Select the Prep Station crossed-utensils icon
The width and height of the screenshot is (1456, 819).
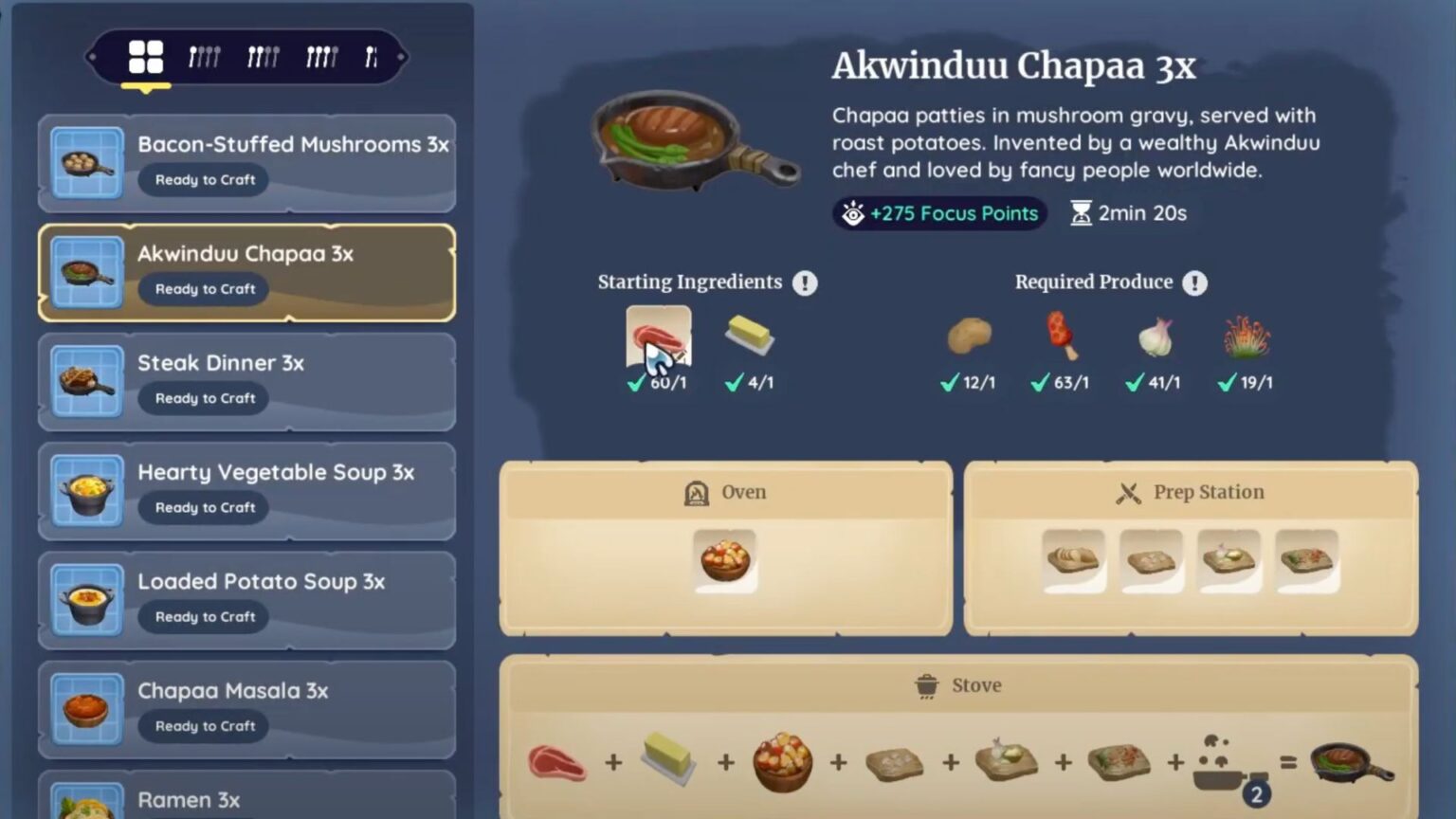point(1128,491)
